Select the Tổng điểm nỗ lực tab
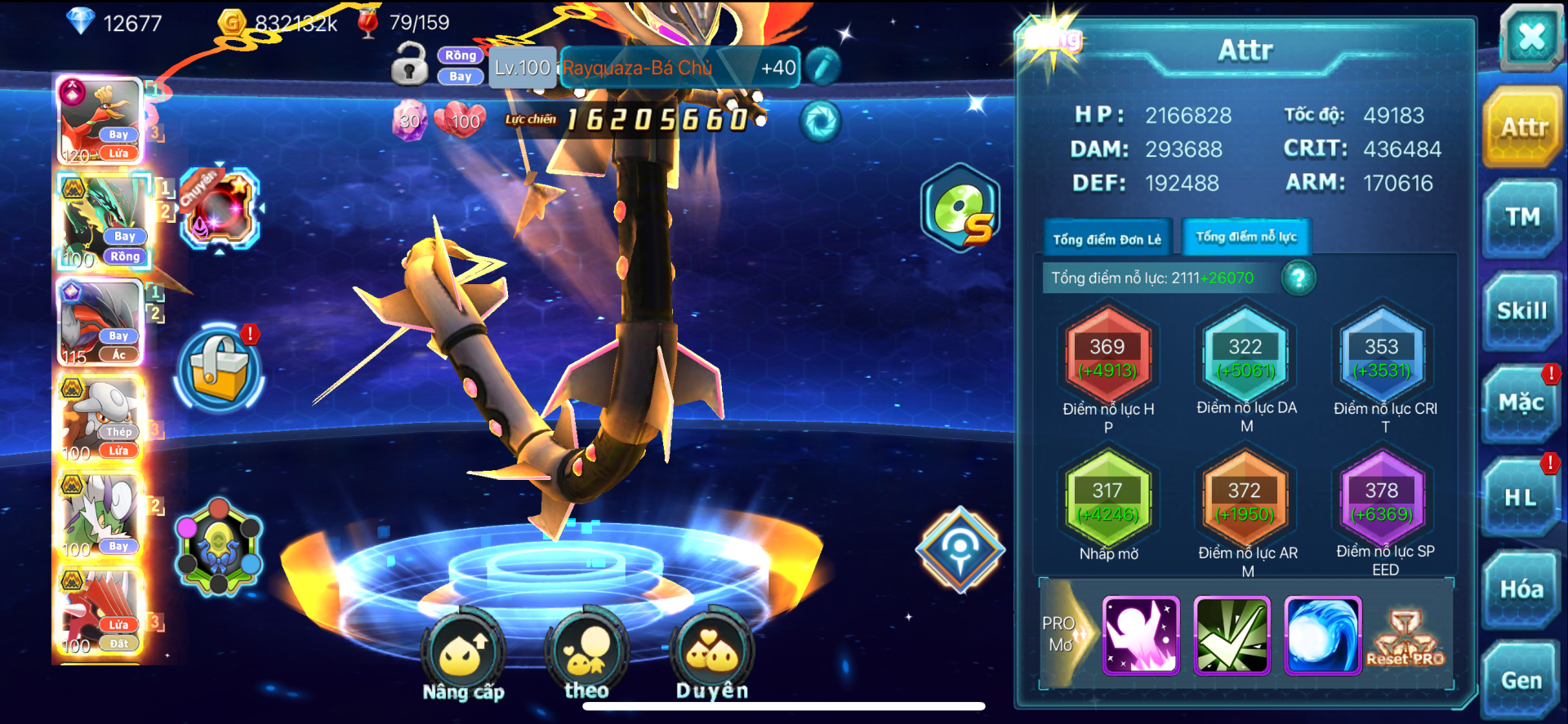1568x724 pixels. [1246, 237]
